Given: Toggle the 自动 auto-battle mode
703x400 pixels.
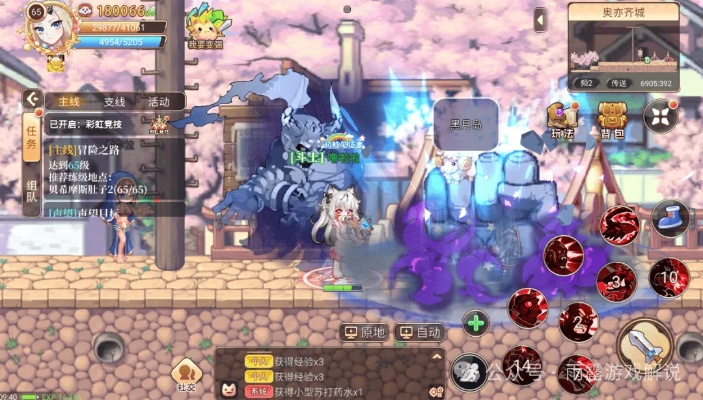Looking at the screenshot, I should tap(420, 331).
